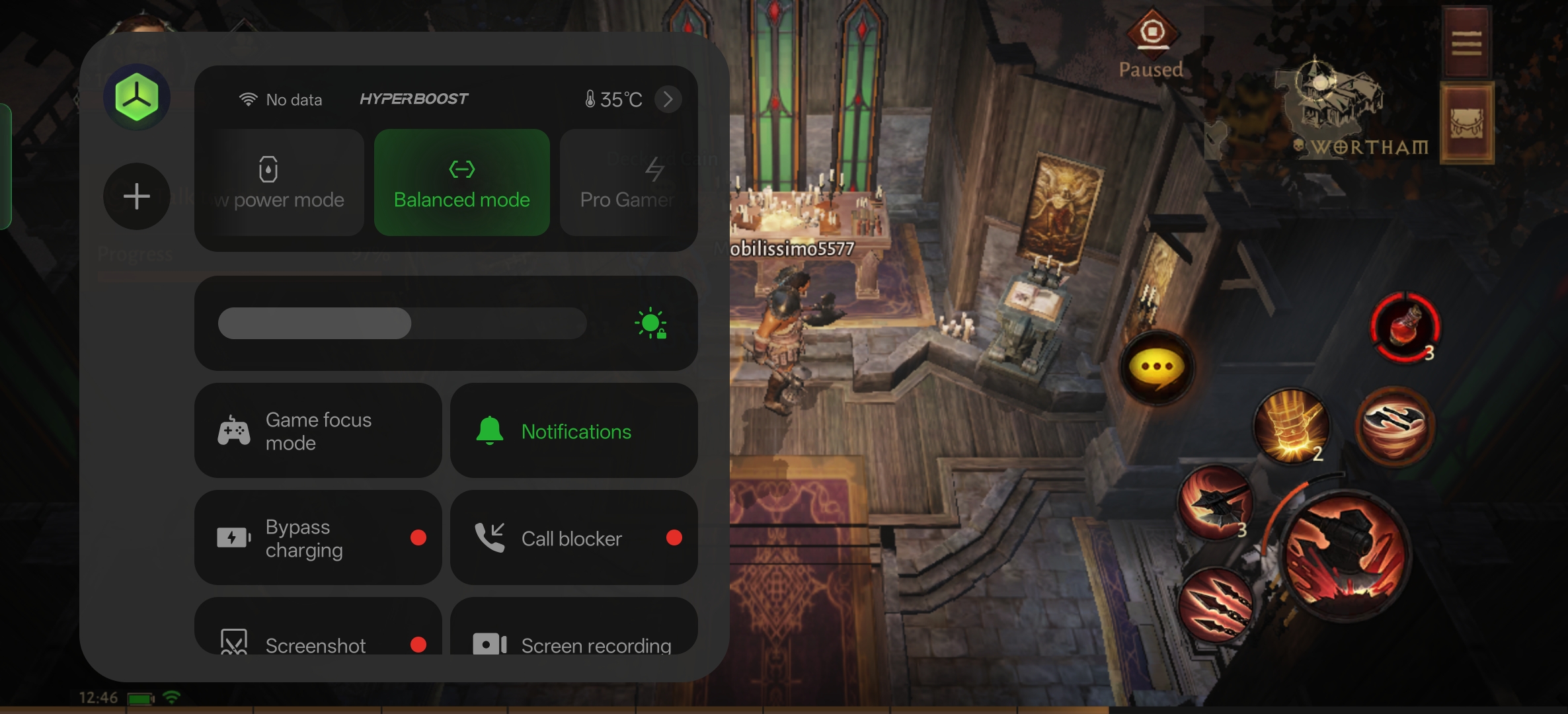Image resolution: width=1568 pixels, height=714 pixels.
Task: Select Balanced mode
Action: tap(461, 182)
